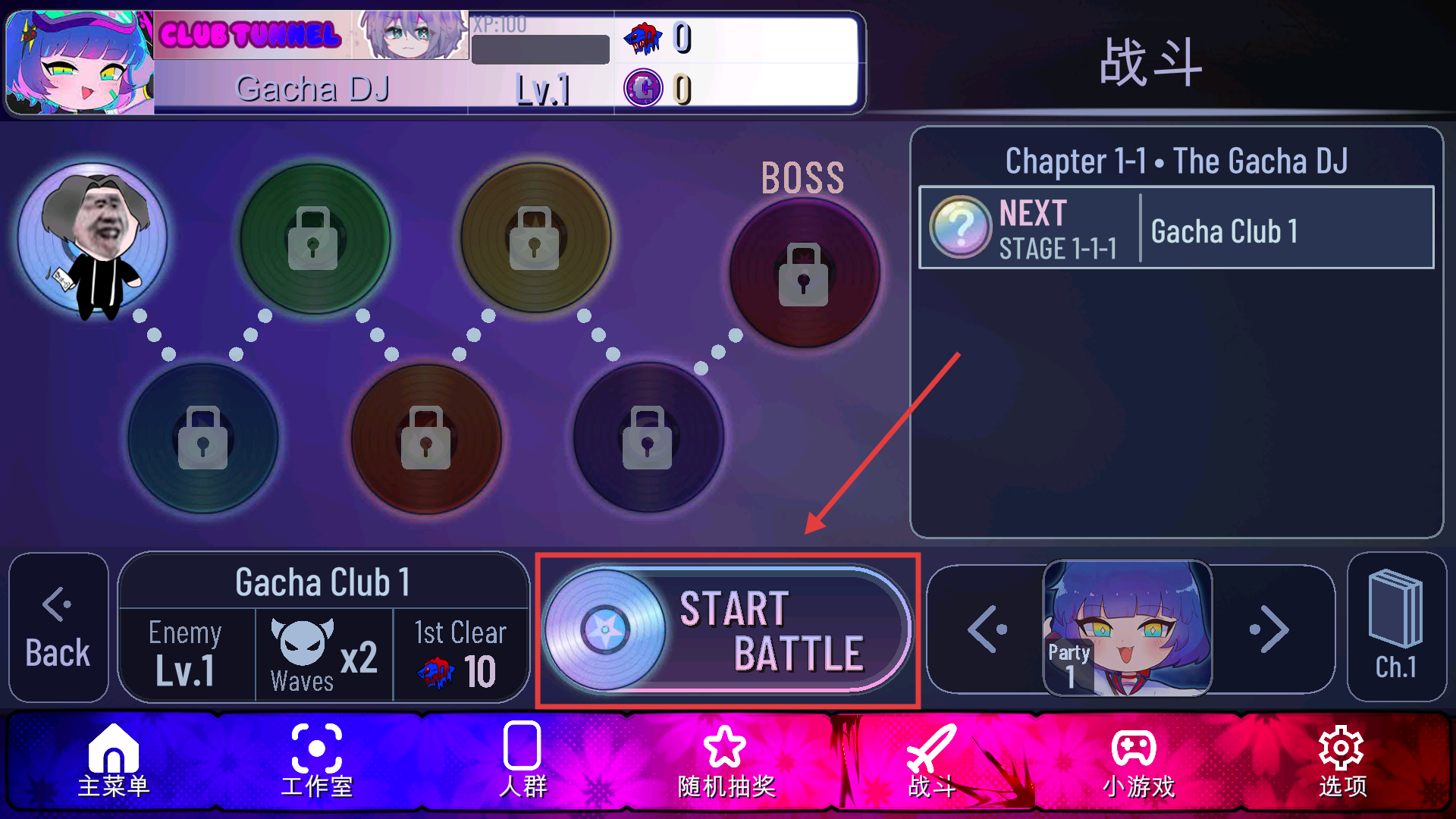
Task: Select the locked yellow stage disc
Action: tap(535, 237)
